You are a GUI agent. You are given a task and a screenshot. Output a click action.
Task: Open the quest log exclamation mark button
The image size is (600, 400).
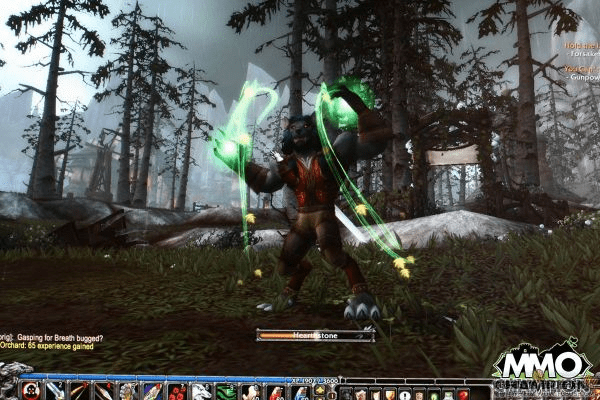click(x=404, y=394)
